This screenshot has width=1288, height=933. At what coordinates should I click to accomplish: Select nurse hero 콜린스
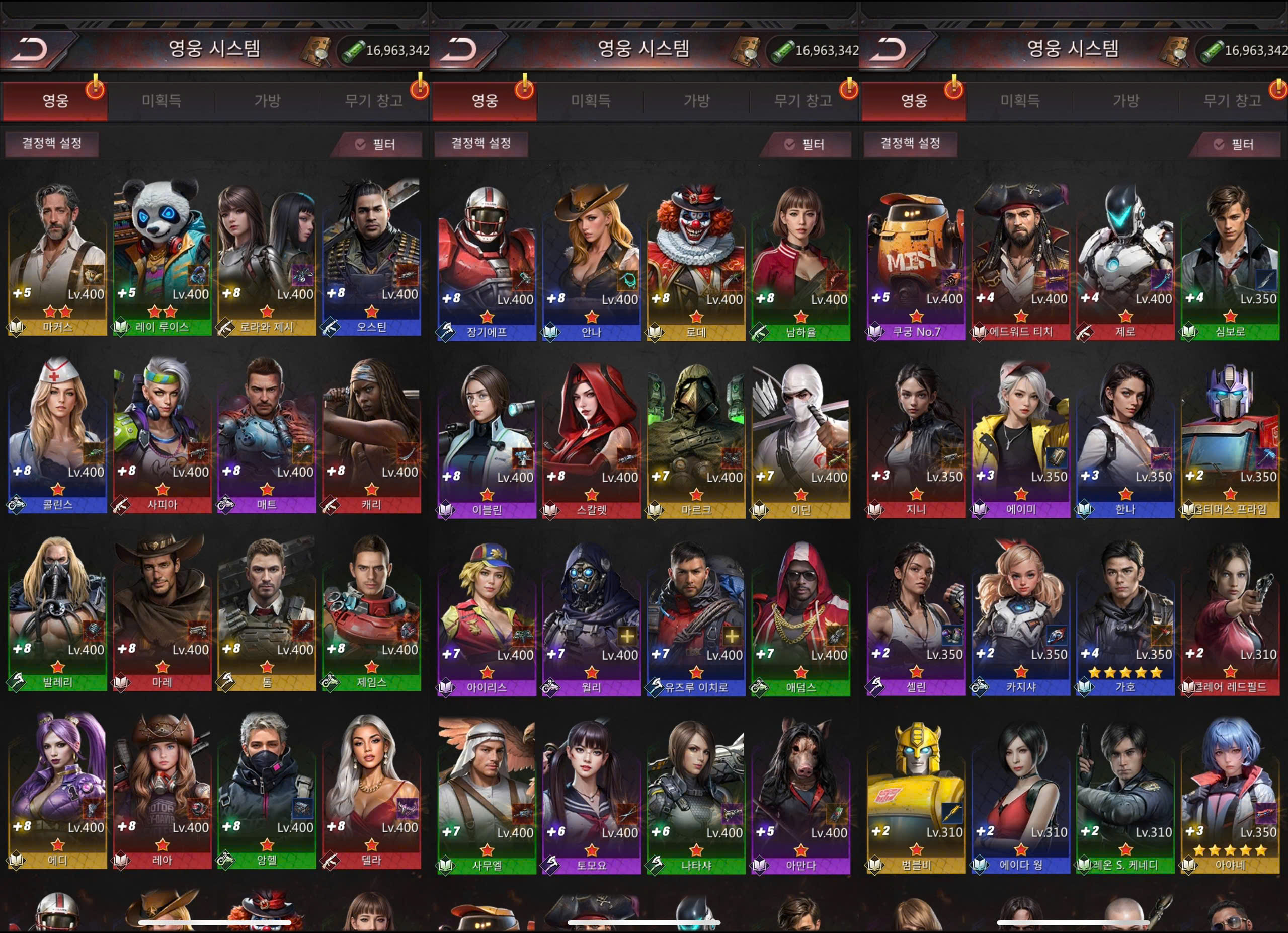coord(57,436)
